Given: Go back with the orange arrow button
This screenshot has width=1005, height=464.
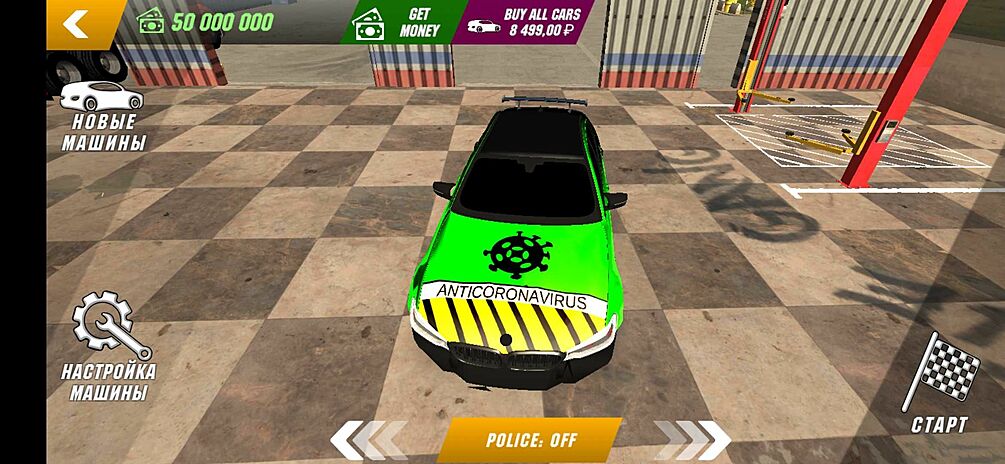Looking at the screenshot, I should (78, 23).
